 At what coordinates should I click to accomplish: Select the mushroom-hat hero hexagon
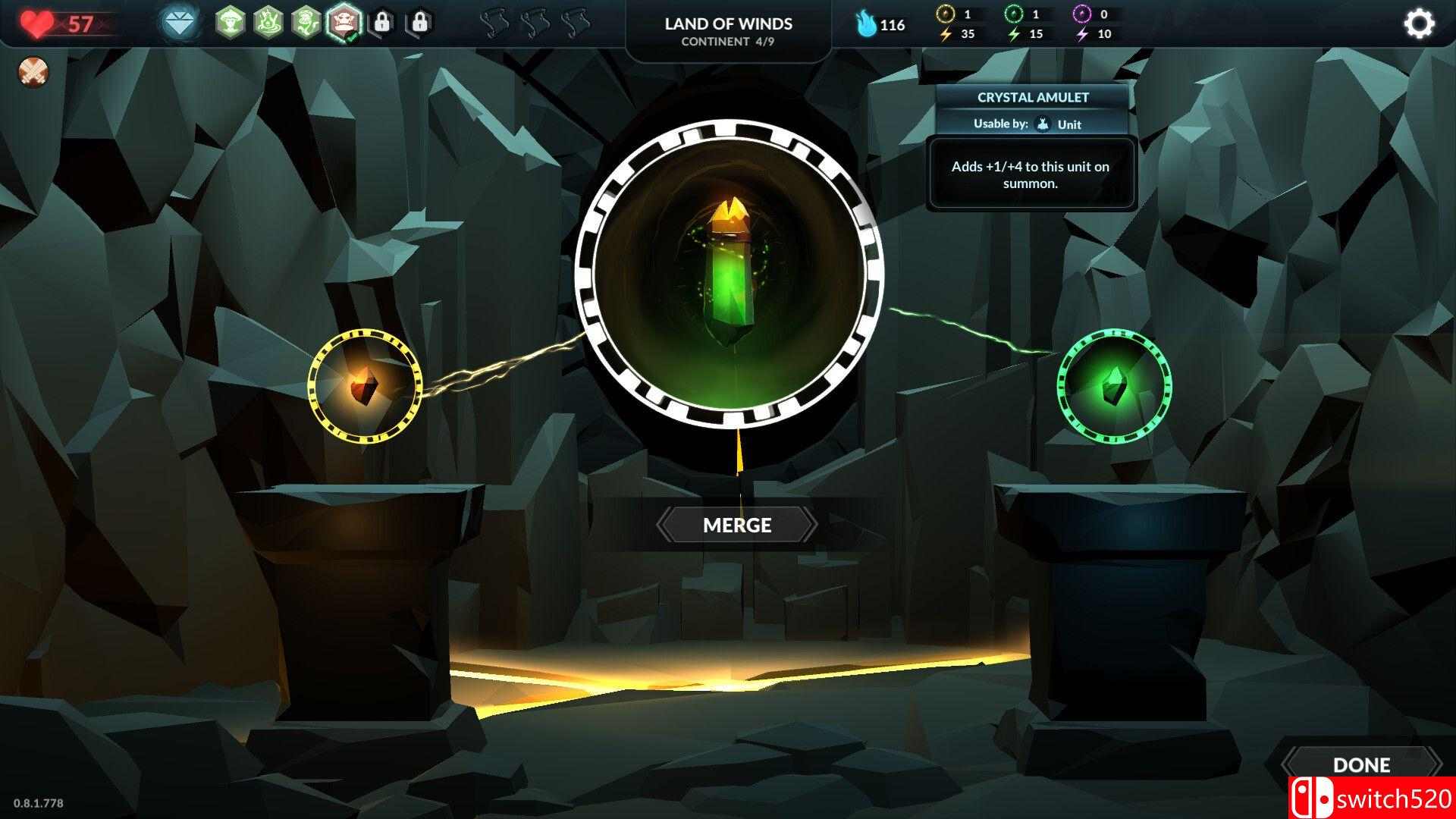[230, 23]
